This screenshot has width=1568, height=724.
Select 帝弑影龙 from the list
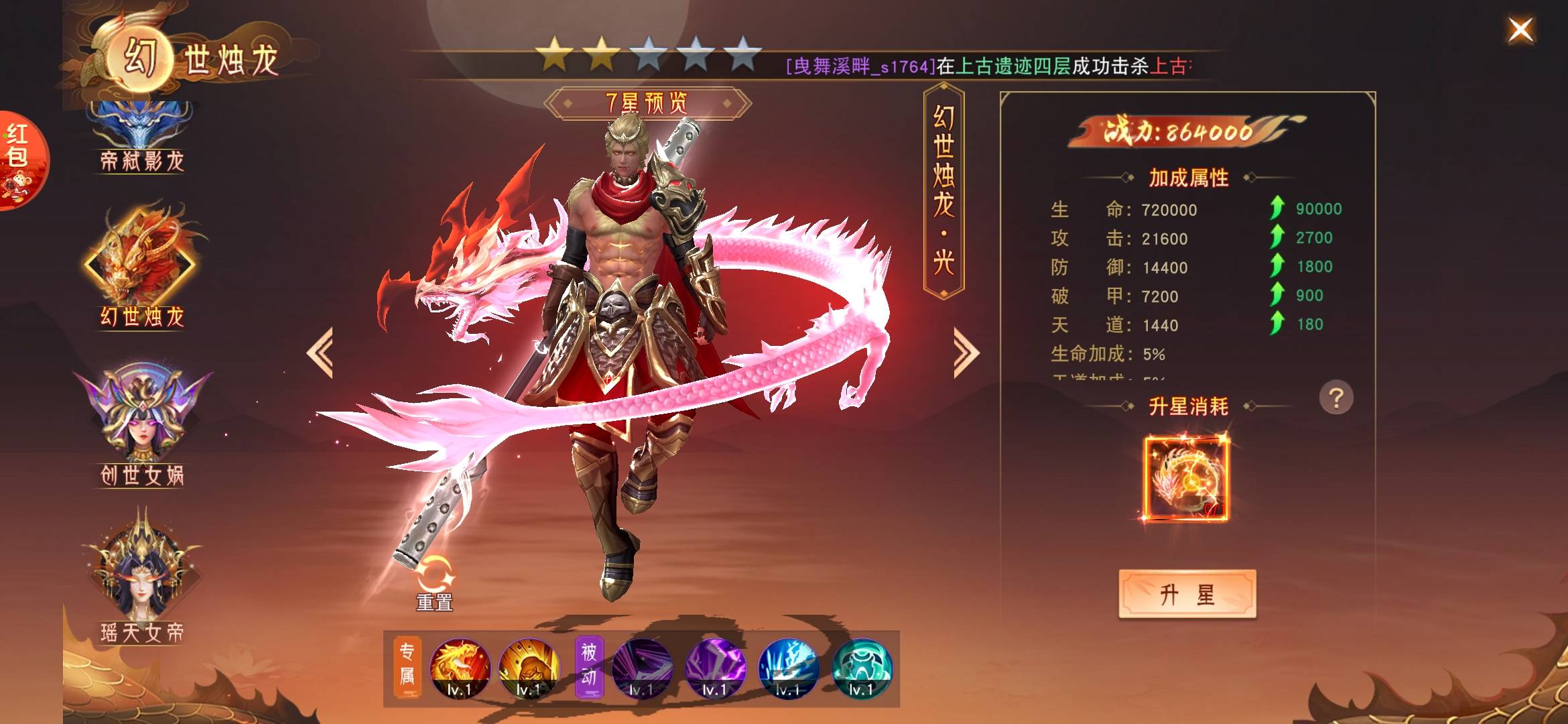coord(141,137)
